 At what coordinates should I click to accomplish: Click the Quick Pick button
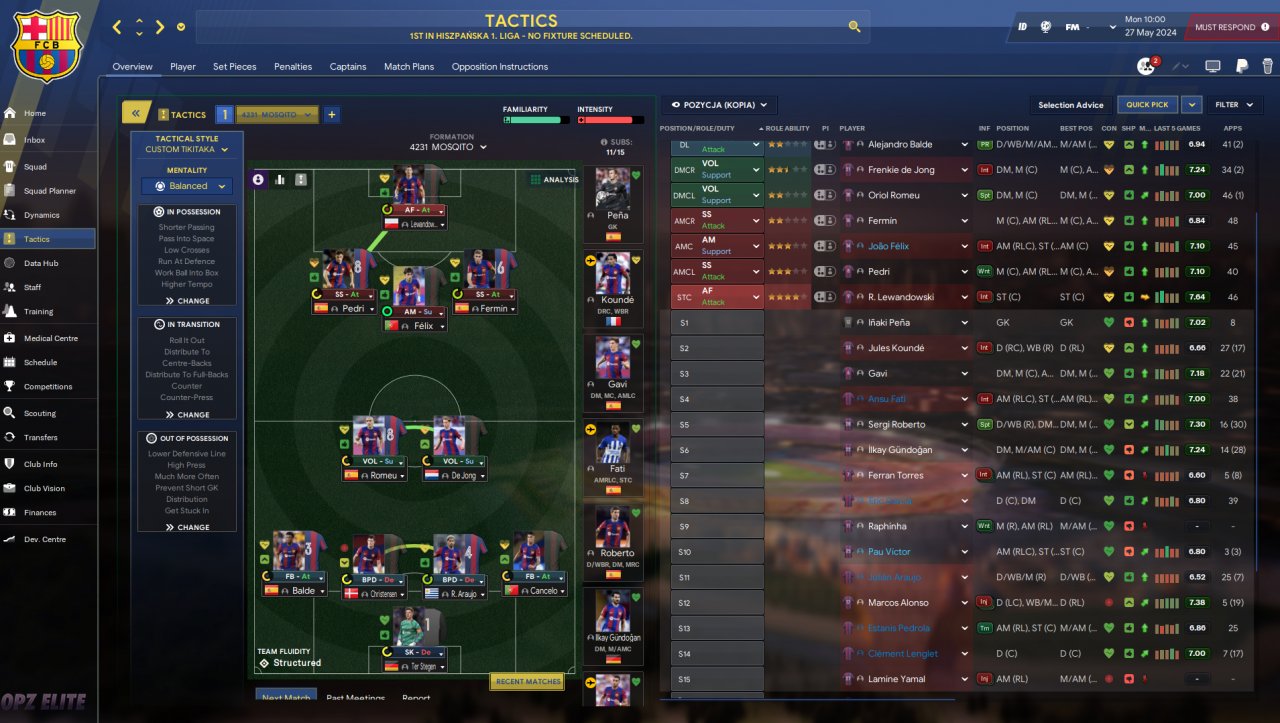pos(1147,105)
